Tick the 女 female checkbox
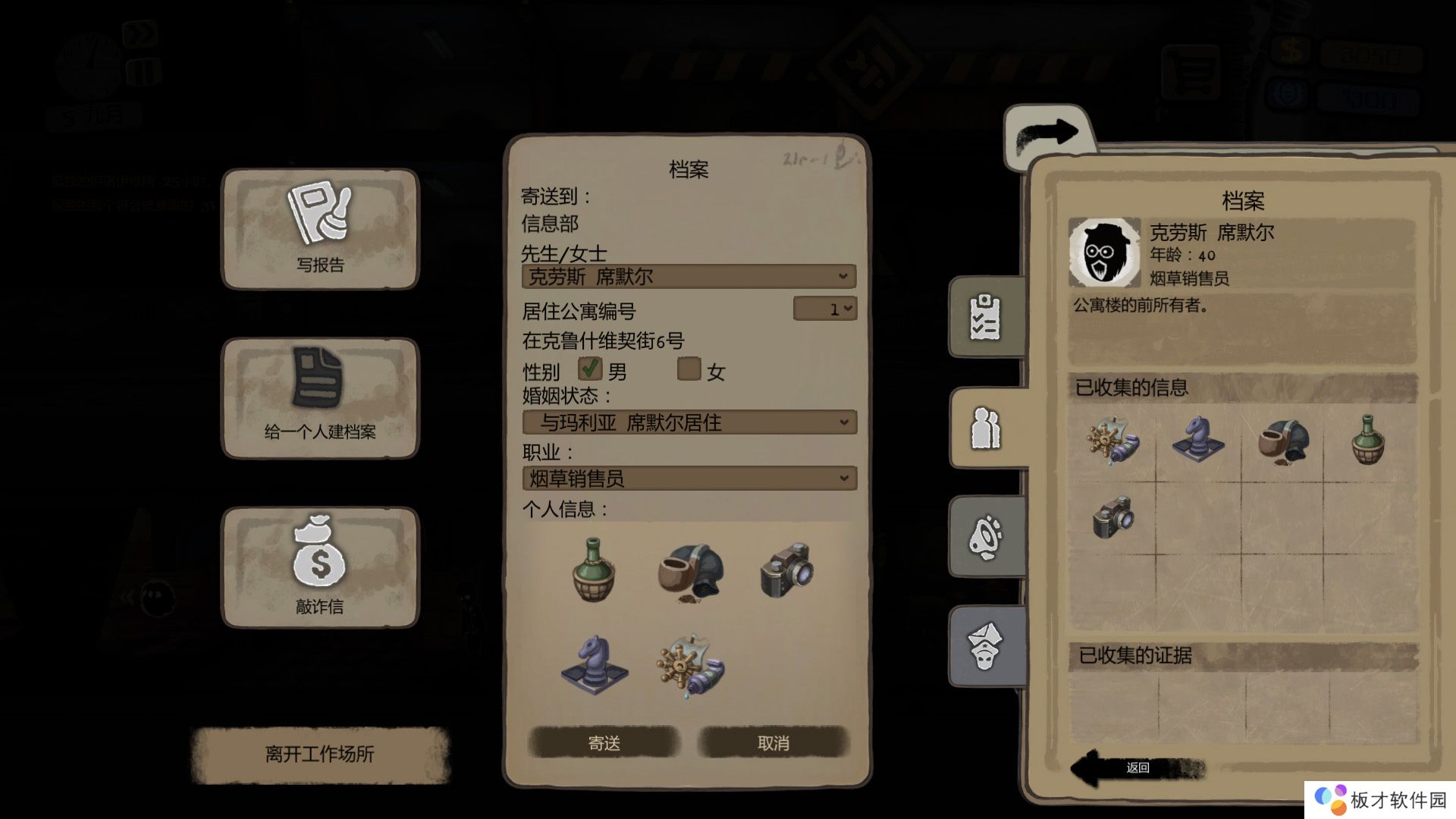Screen dimensions: 1456x819 click(689, 369)
